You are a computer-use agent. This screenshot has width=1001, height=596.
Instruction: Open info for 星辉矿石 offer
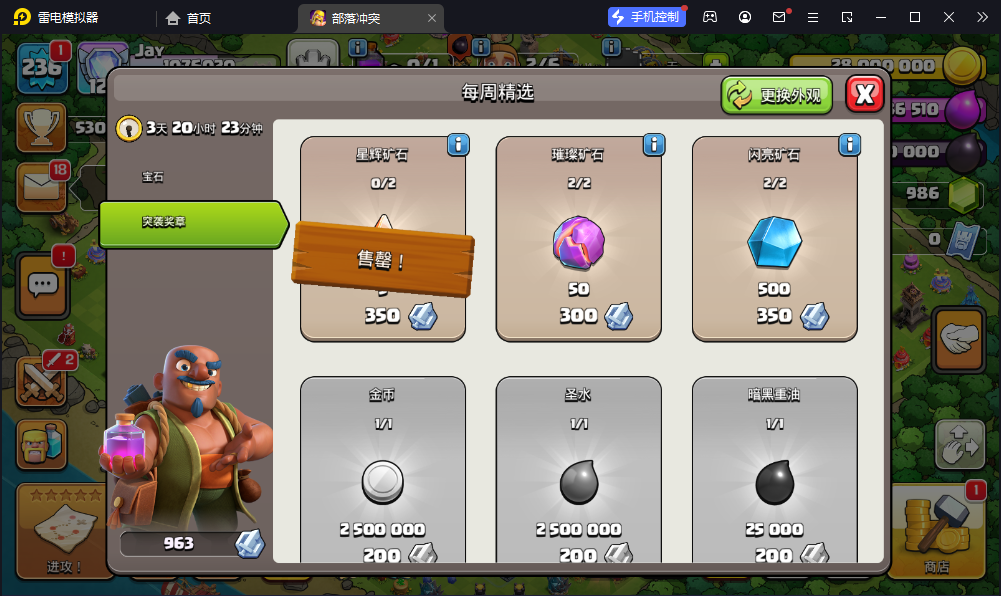[458, 145]
